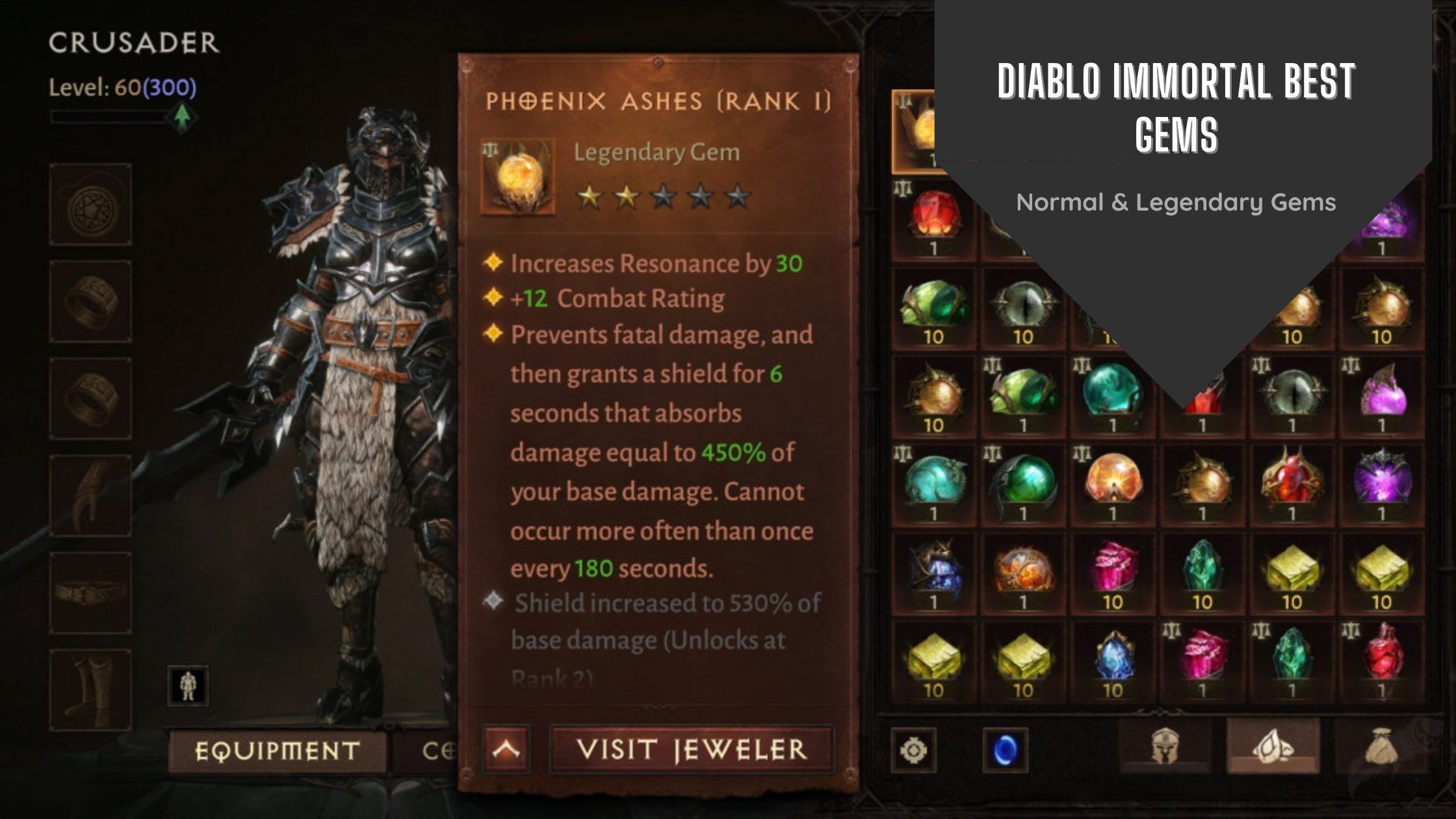Open the cog-shaped inventory options button

tap(913, 750)
